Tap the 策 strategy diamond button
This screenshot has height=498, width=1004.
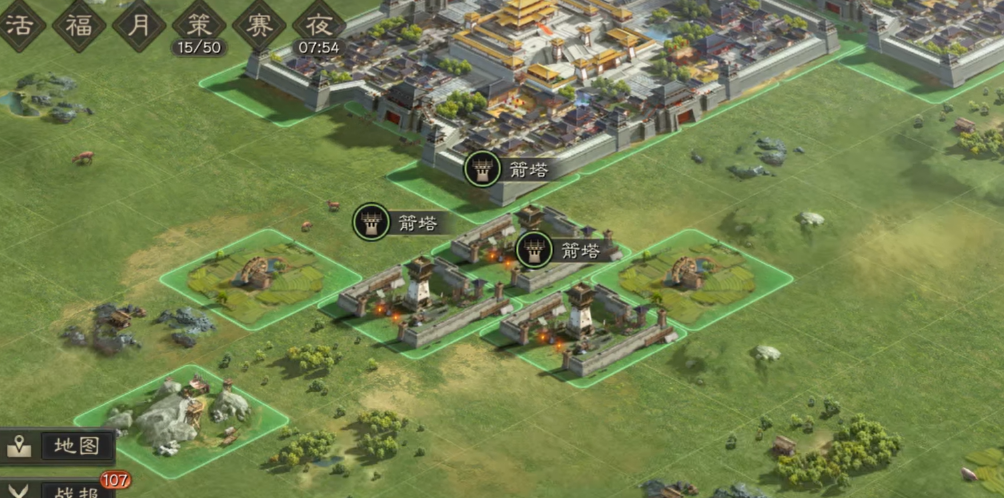199,23
